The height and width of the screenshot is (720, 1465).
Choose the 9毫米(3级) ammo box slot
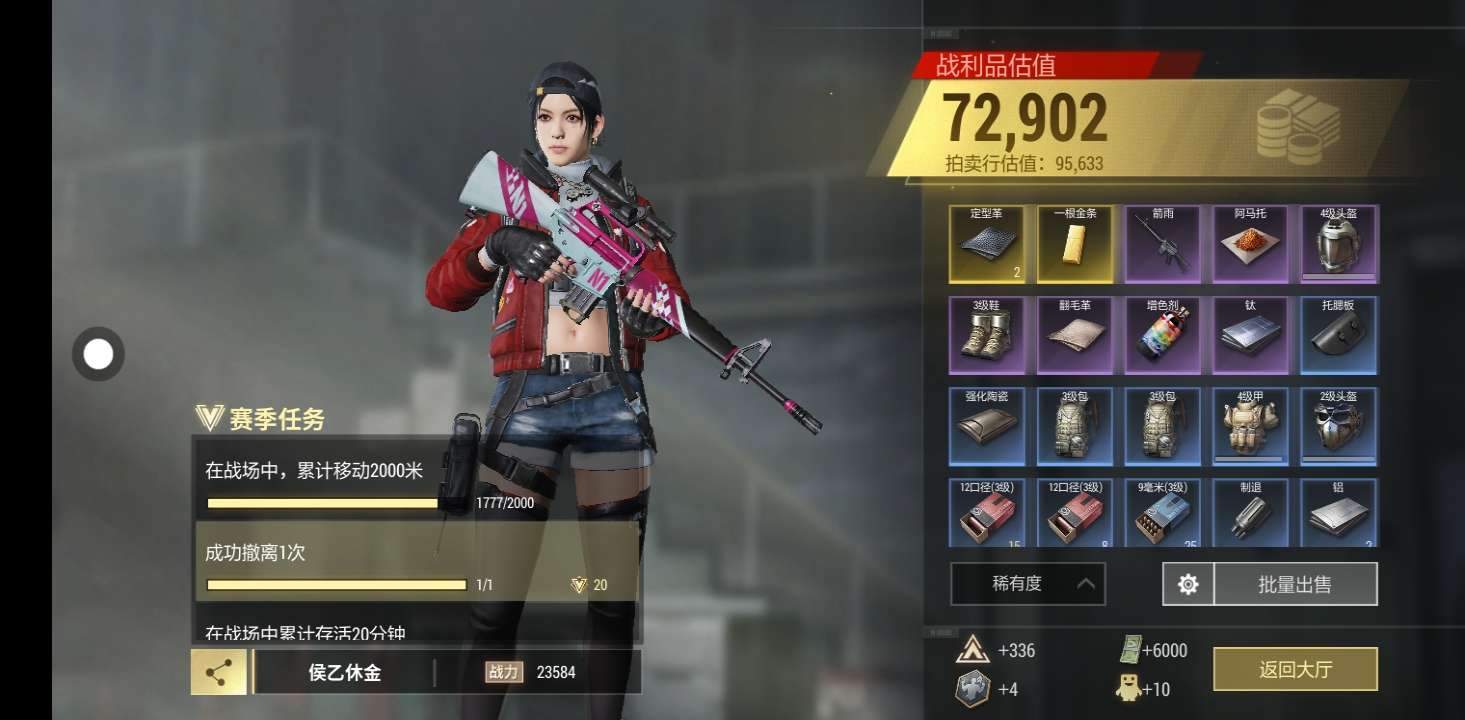tap(1163, 513)
